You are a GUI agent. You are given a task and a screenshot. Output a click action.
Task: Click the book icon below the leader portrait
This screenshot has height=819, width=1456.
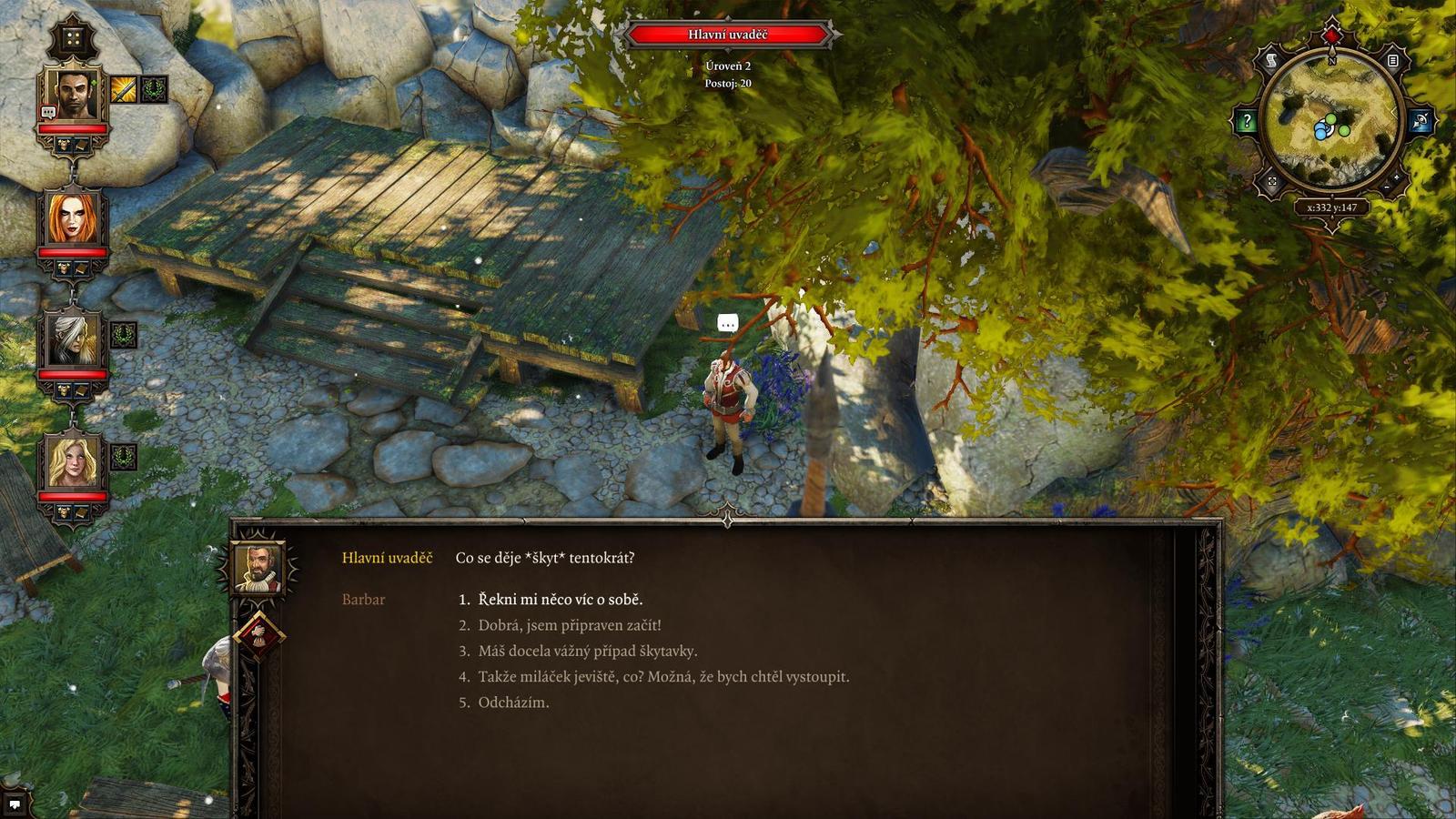coord(80,145)
